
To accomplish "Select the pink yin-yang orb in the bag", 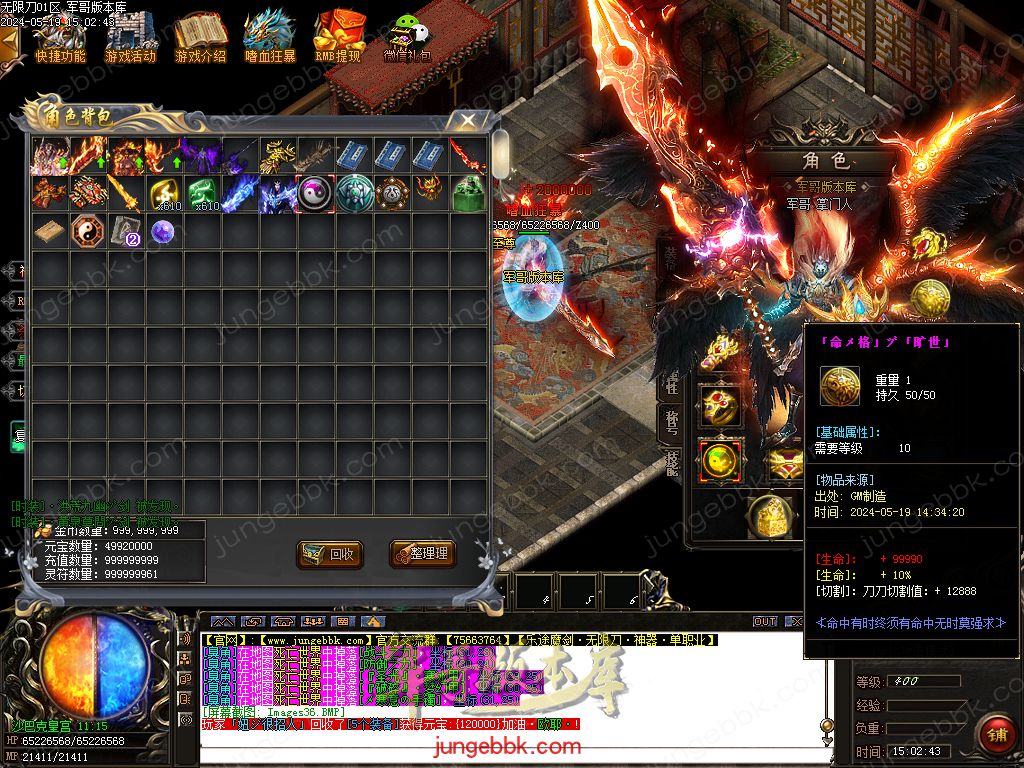I will click(315, 193).
